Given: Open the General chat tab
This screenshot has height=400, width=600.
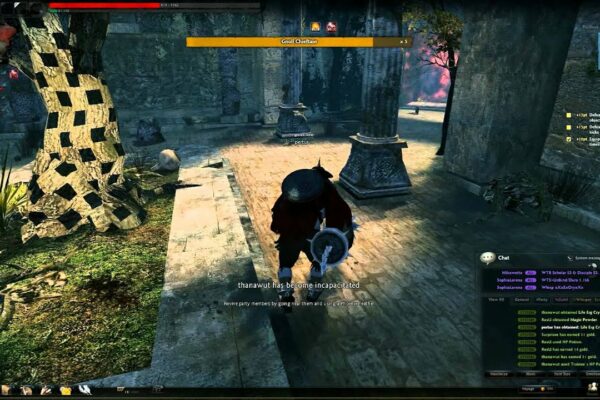Looking at the screenshot, I should tap(522, 299).
